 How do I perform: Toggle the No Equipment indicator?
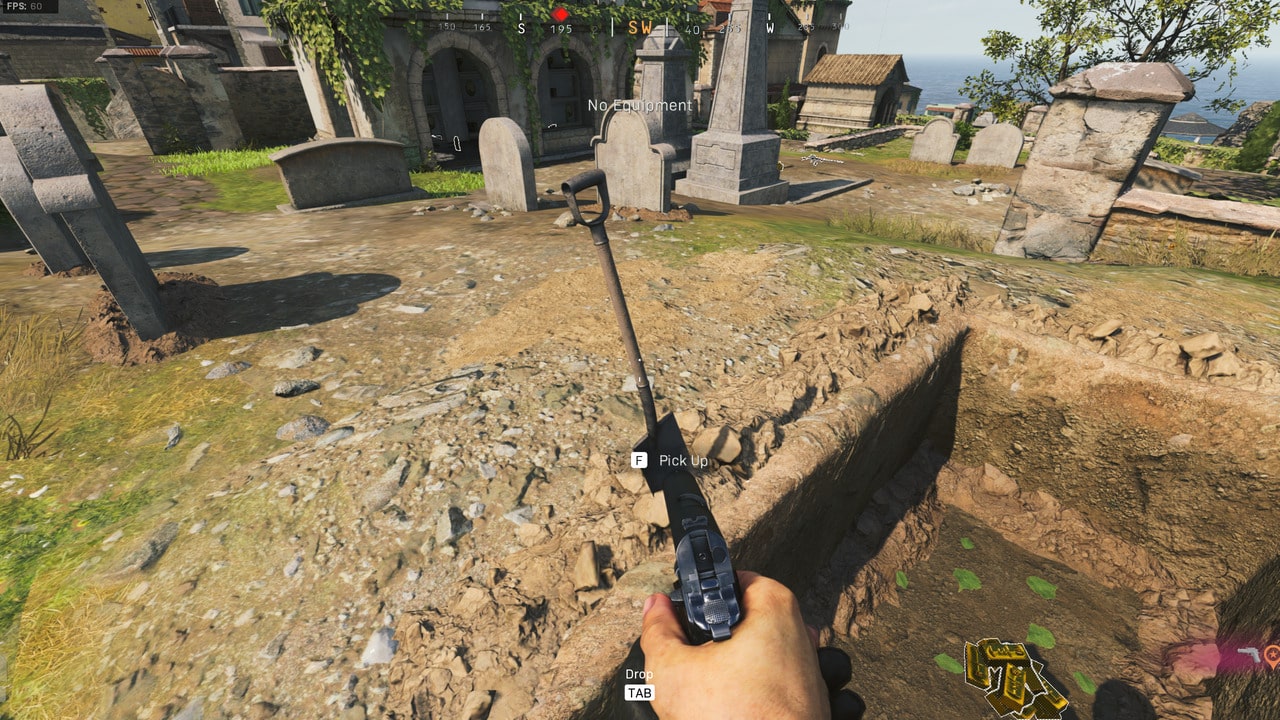pos(640,104)
